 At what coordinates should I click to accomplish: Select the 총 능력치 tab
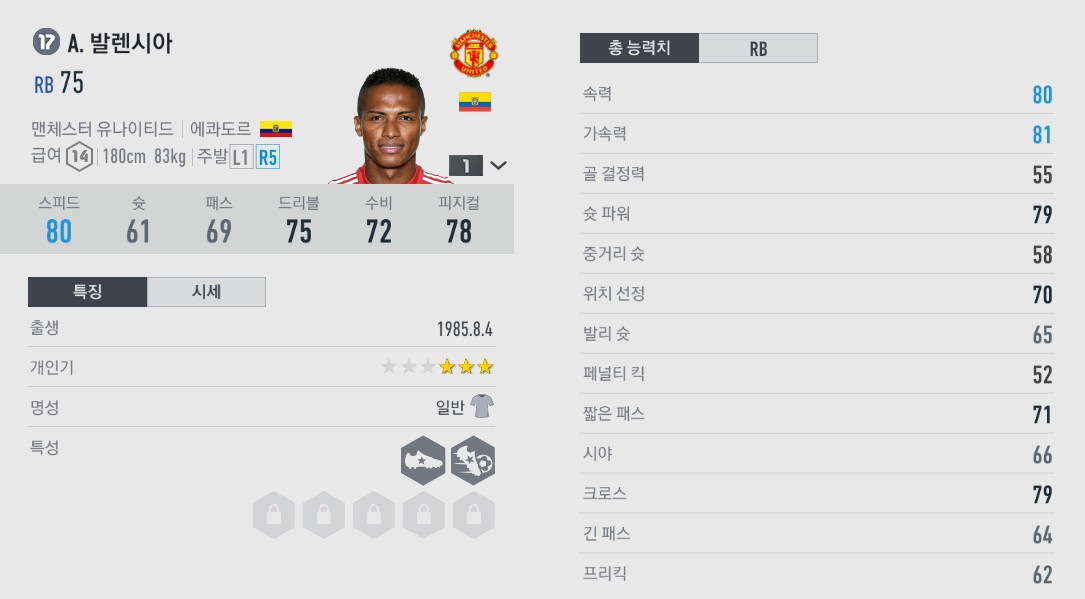(639, 48)
